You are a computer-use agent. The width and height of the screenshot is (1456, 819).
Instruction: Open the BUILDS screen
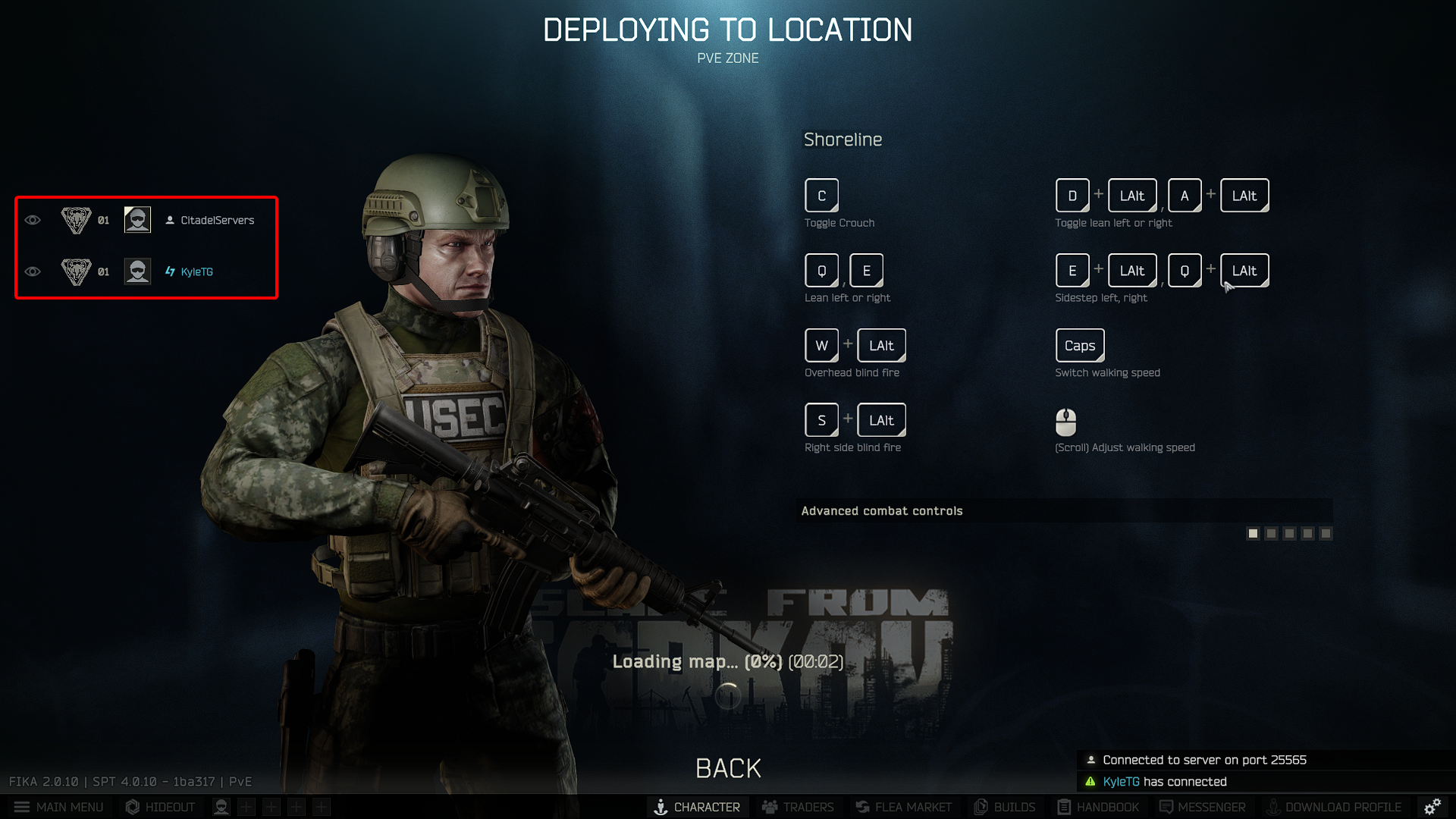[1005, 807]
